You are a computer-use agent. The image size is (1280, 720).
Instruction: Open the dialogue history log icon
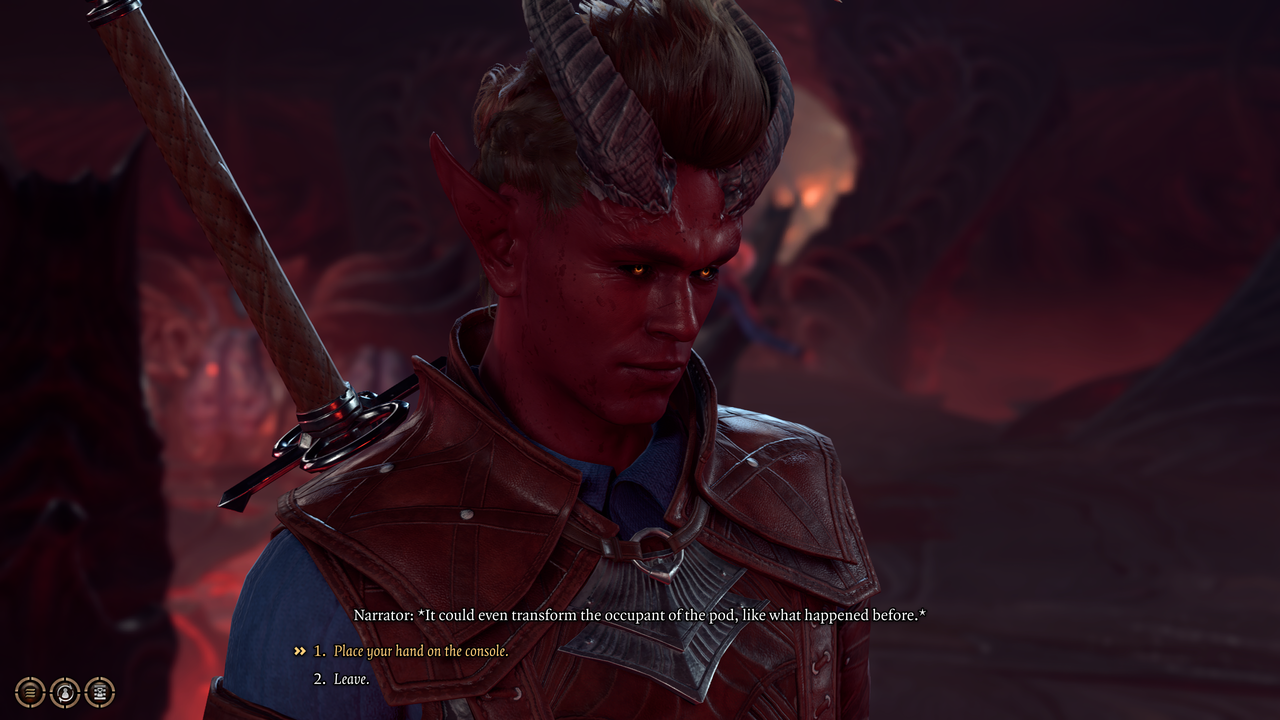coord(31,691)
